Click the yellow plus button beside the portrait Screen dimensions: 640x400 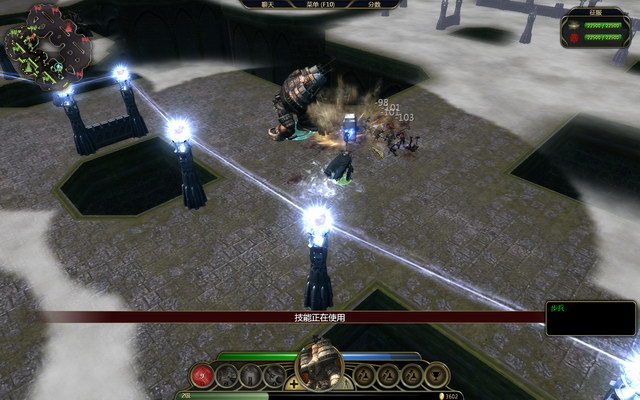[292, 383]
